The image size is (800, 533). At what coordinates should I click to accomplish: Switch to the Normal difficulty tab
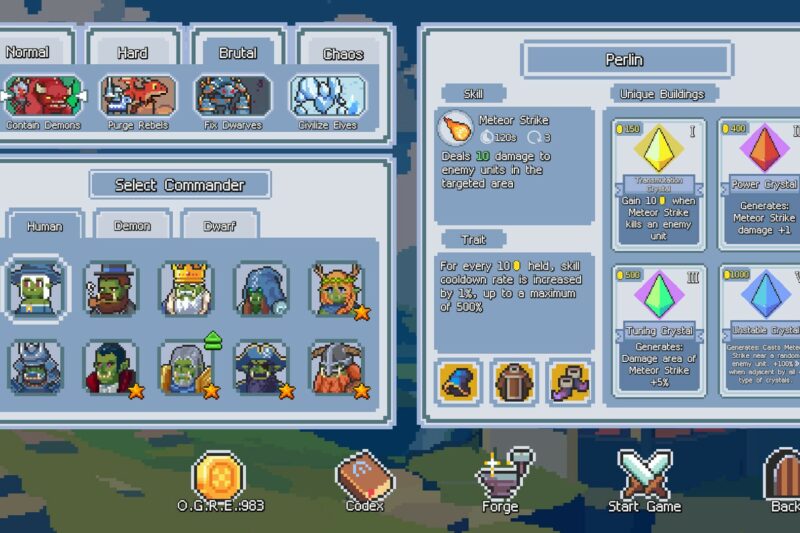click(x=27, y=52)
